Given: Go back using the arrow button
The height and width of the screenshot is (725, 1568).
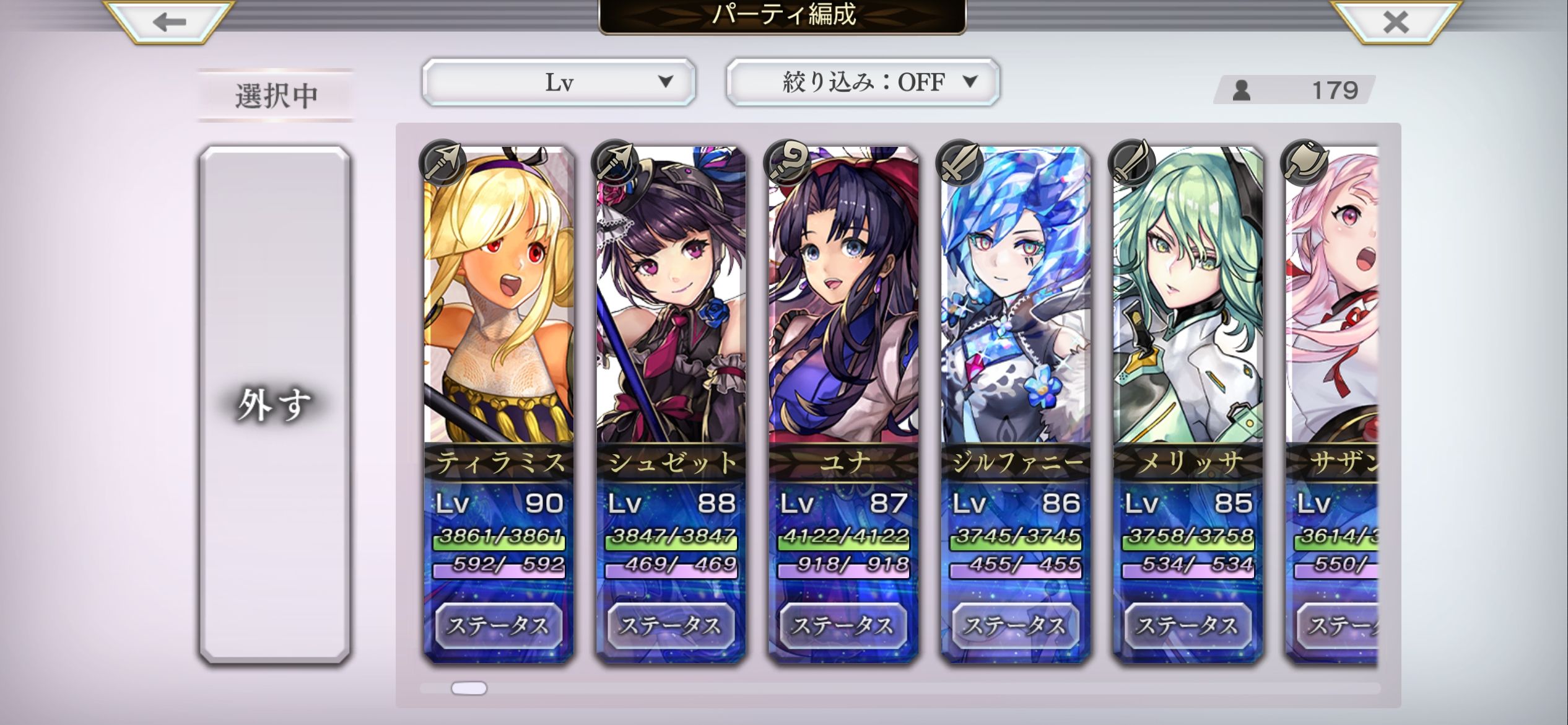Looking at the screenshot, I should (x=169, y=22).
